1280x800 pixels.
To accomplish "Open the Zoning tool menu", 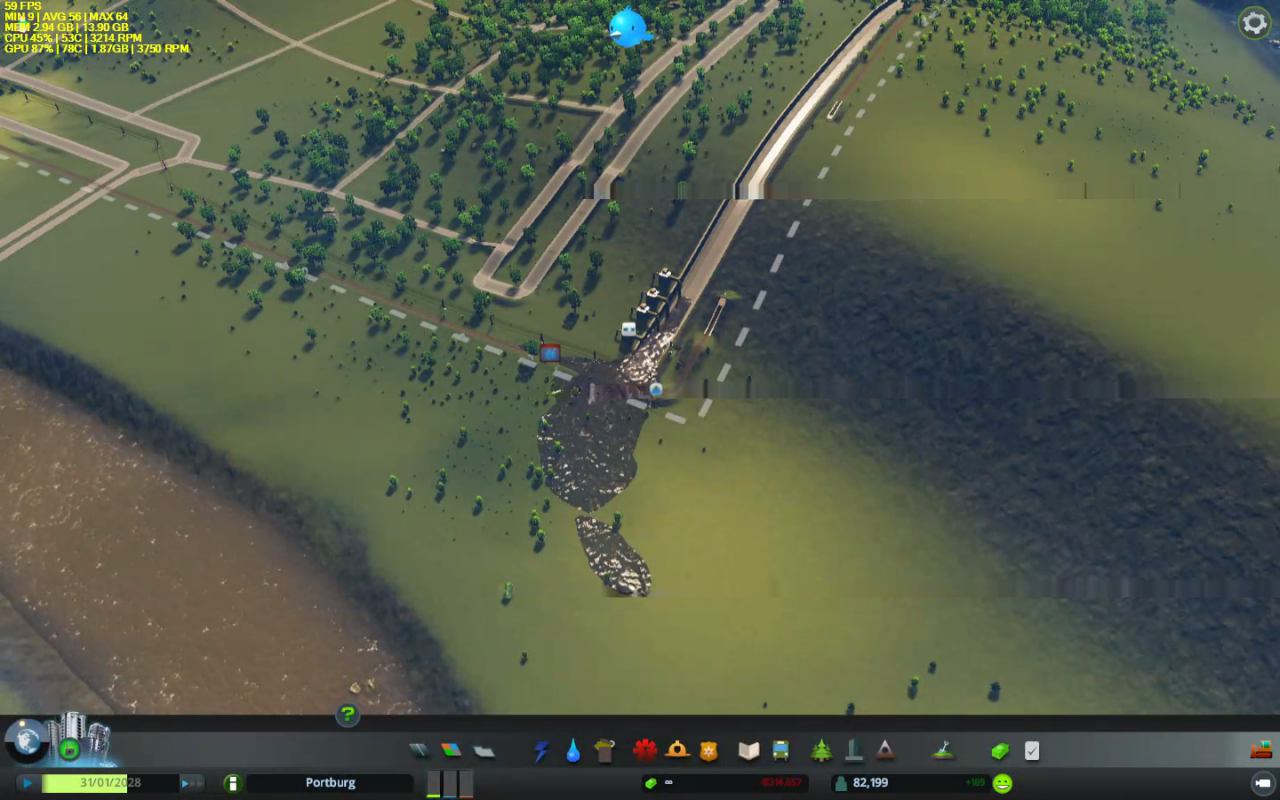I will (451, 750).
